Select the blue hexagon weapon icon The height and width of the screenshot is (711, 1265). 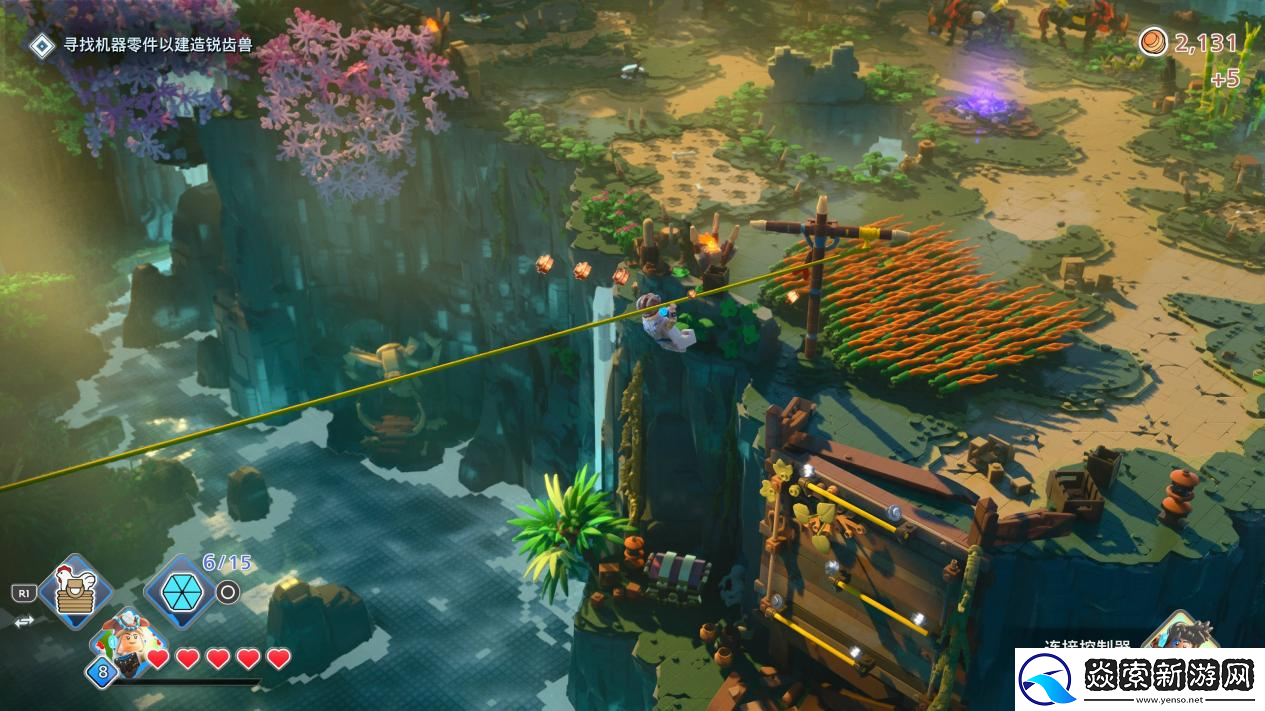tap(180, 592)
